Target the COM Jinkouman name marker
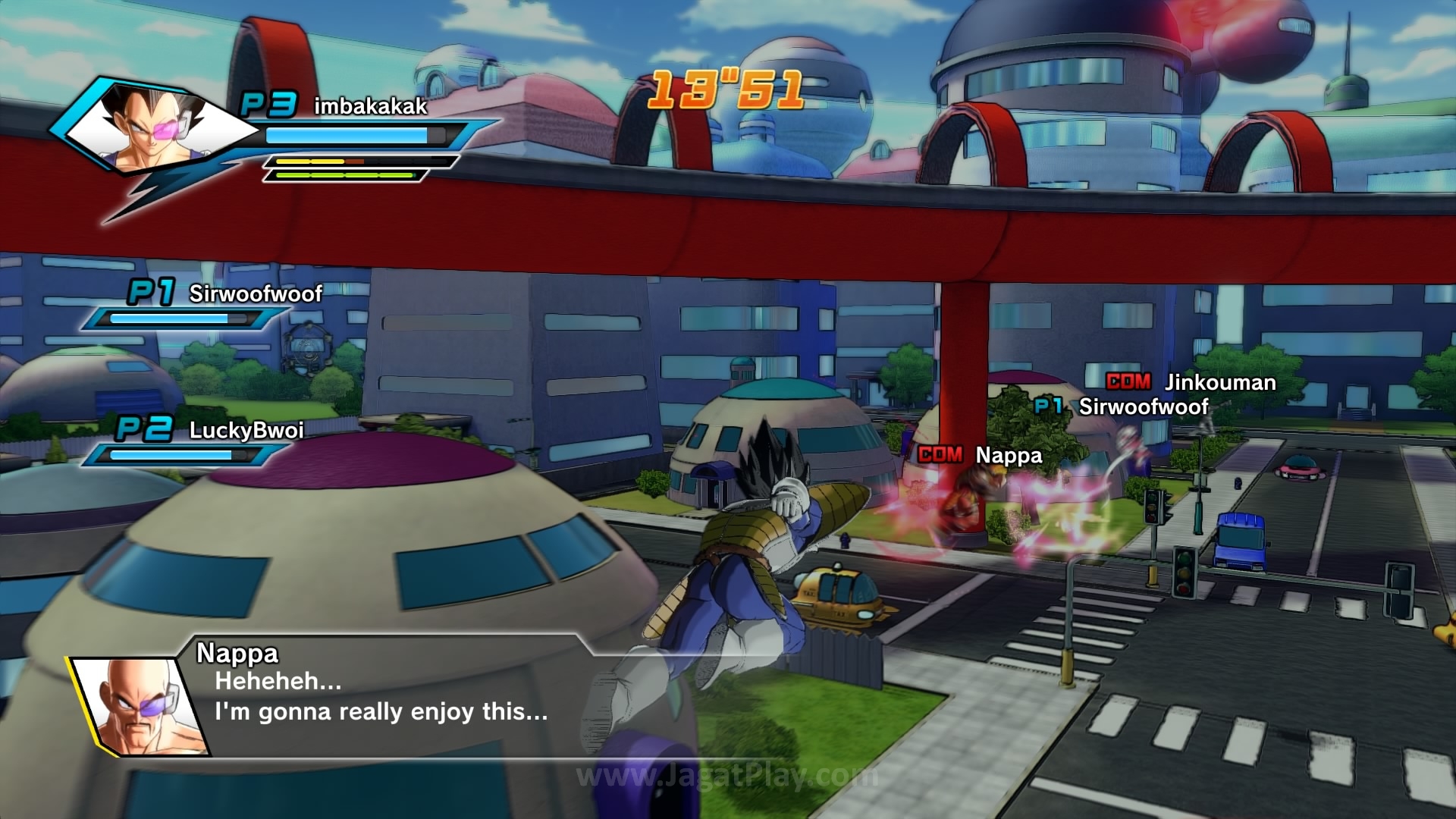Screen dimensions: 1456x819 pos(1191,382)
